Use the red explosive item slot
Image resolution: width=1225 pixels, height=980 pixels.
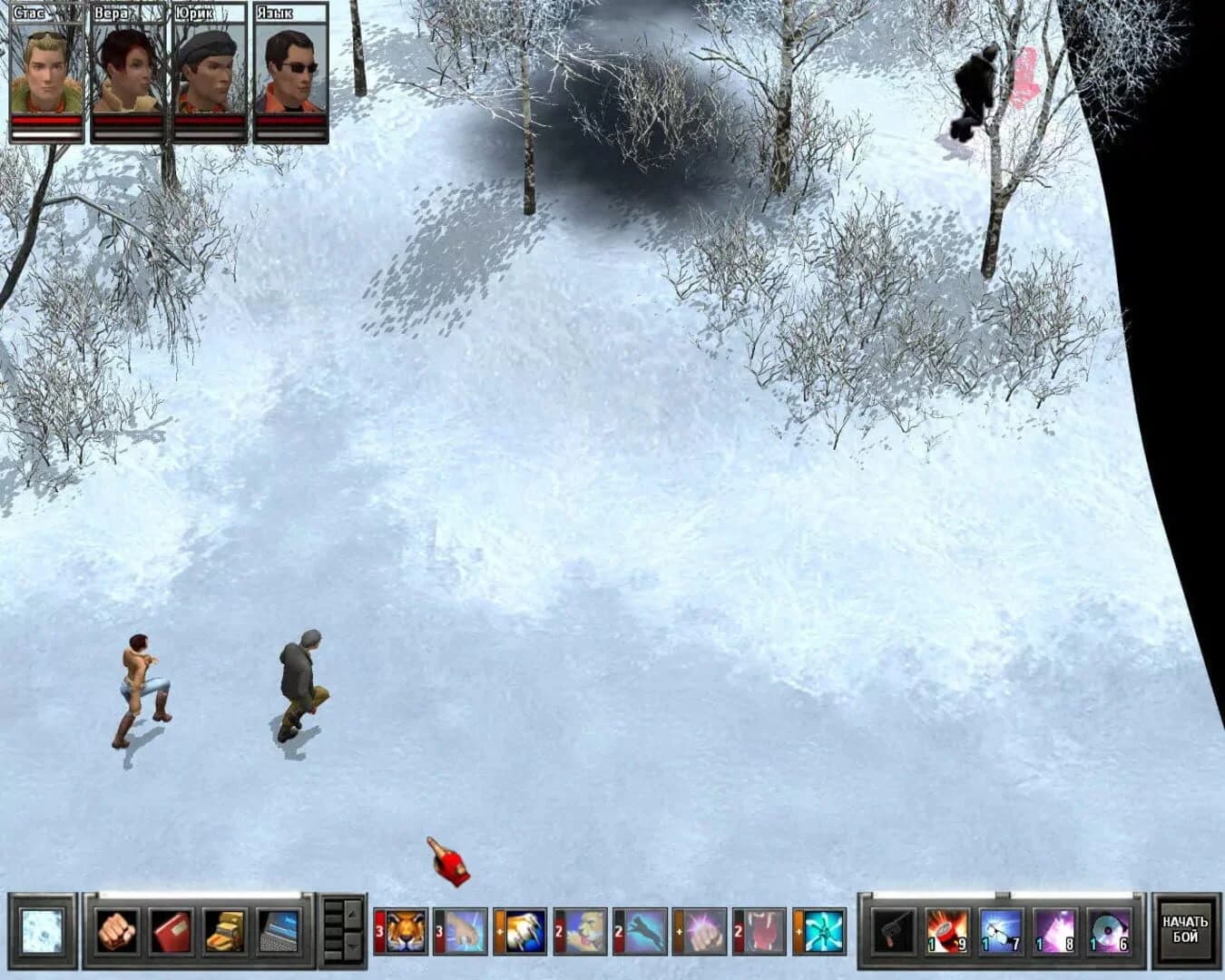coord(946,933)
